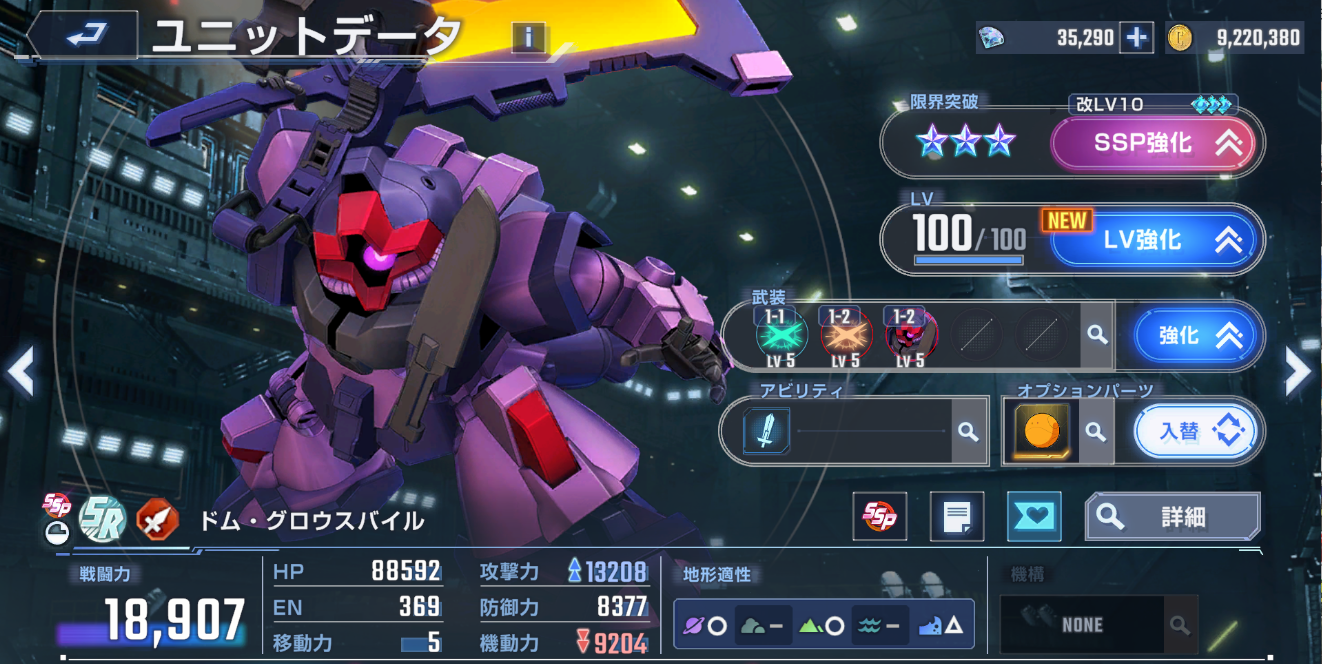Switch to the next unit with right arrow
1322x664 pixels.
click(x=1297, y=372)
